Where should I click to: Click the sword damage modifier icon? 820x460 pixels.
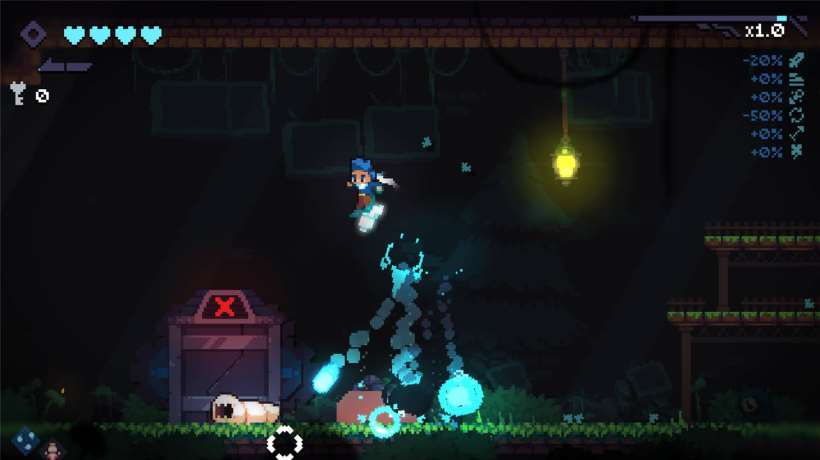tap(796, 60)
